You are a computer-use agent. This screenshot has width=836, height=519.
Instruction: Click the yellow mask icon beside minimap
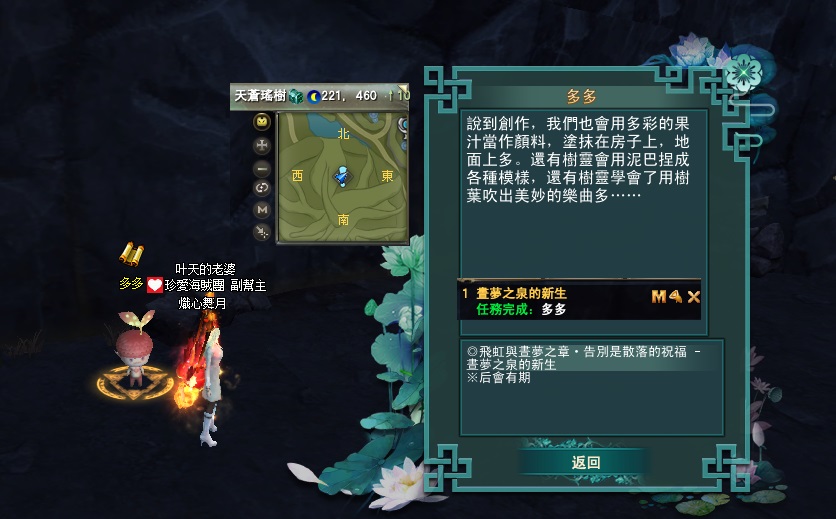(262, 122)
